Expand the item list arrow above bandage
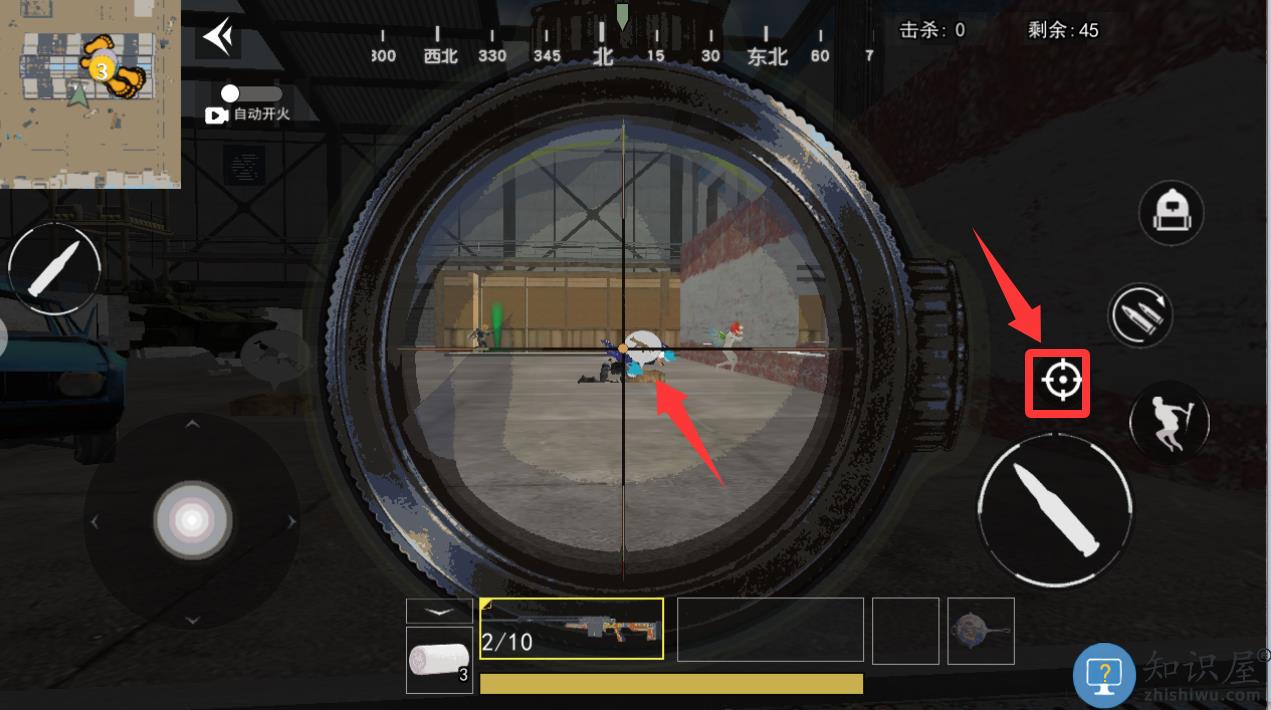Screen dimensions: 1271x710 [x=439, y=610]
